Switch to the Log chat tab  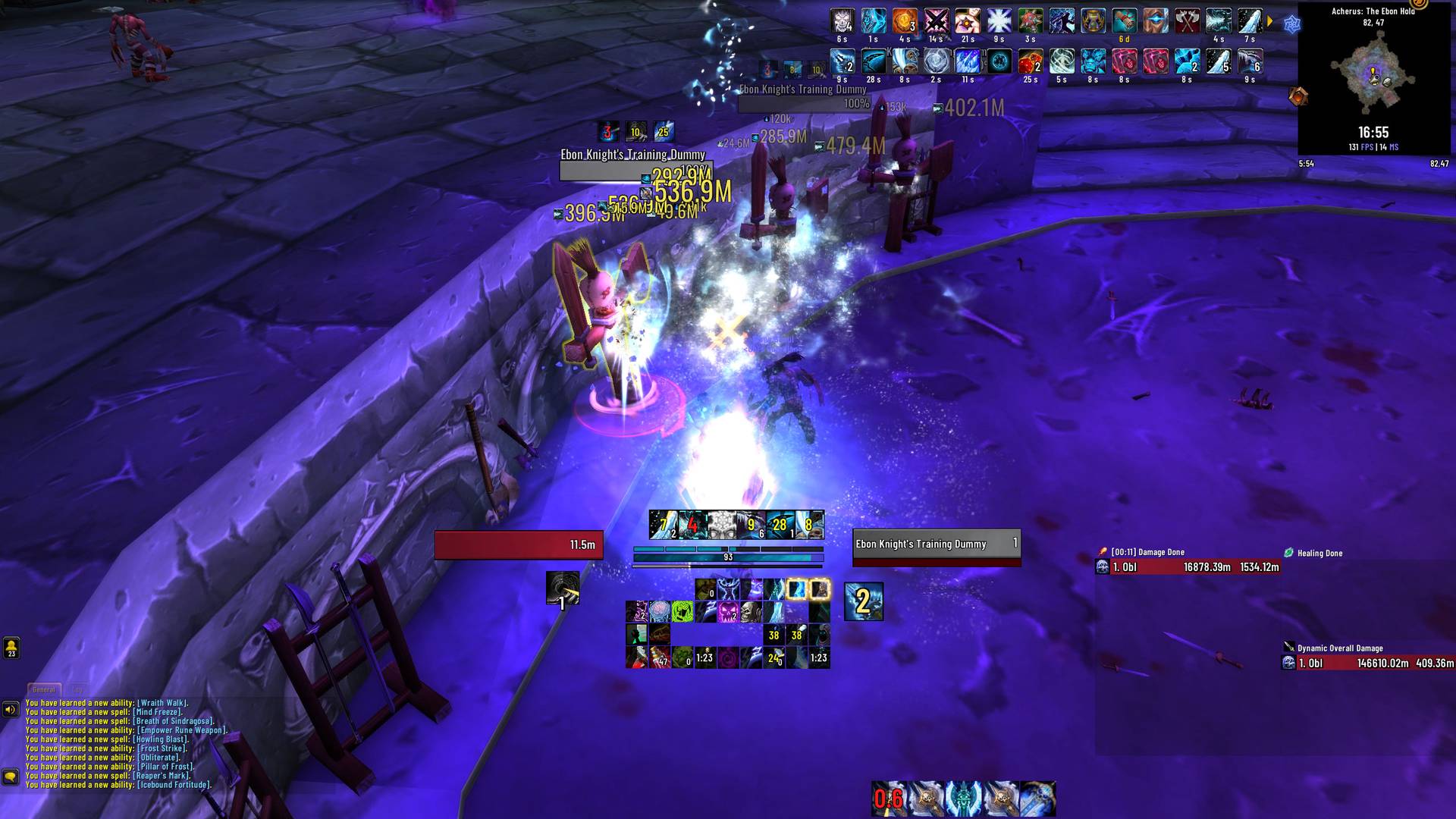tap(78, 688)
